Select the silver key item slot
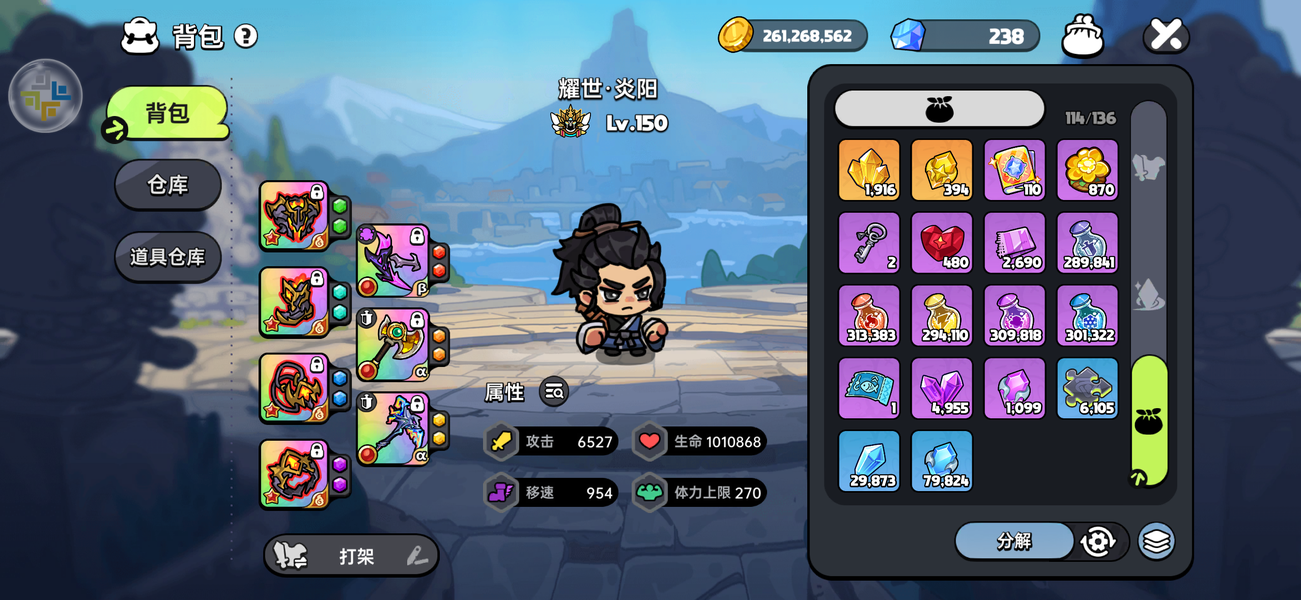The width and height of the screenshot is (1301, 600). 869,243
